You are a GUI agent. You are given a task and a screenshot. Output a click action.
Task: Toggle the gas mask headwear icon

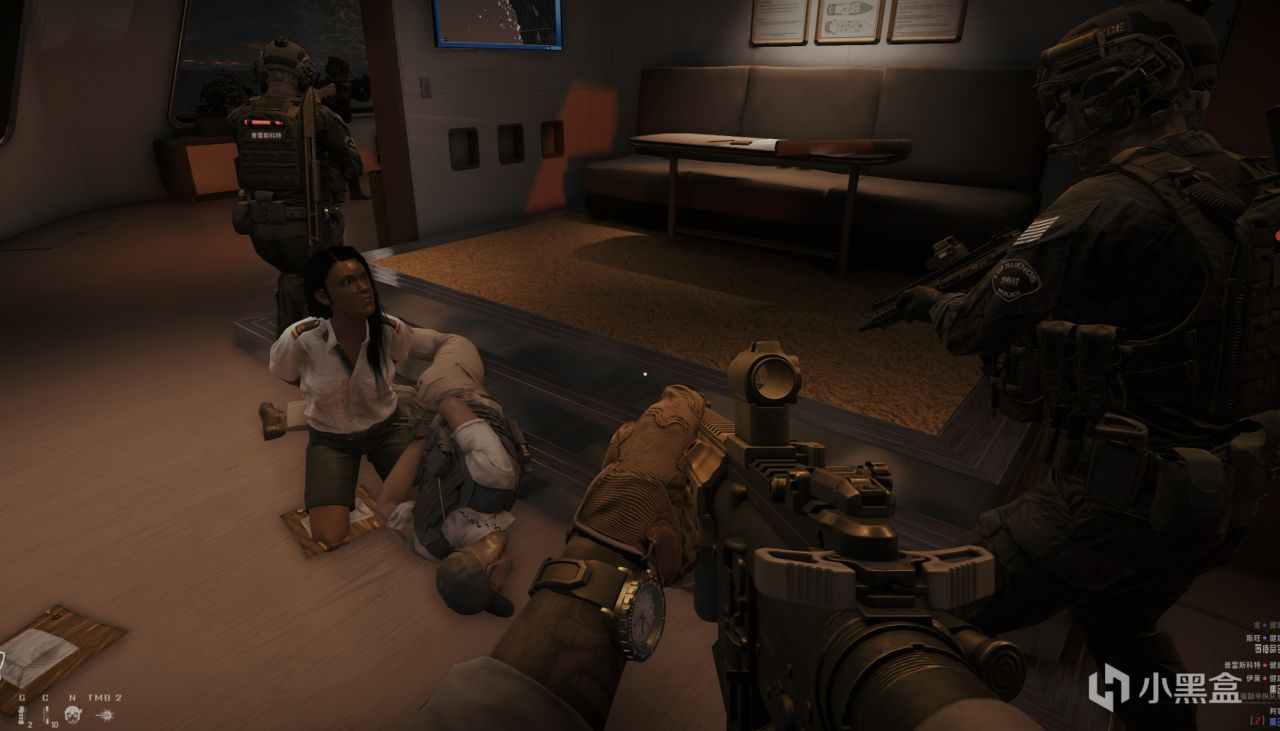(x=73, y=714)
